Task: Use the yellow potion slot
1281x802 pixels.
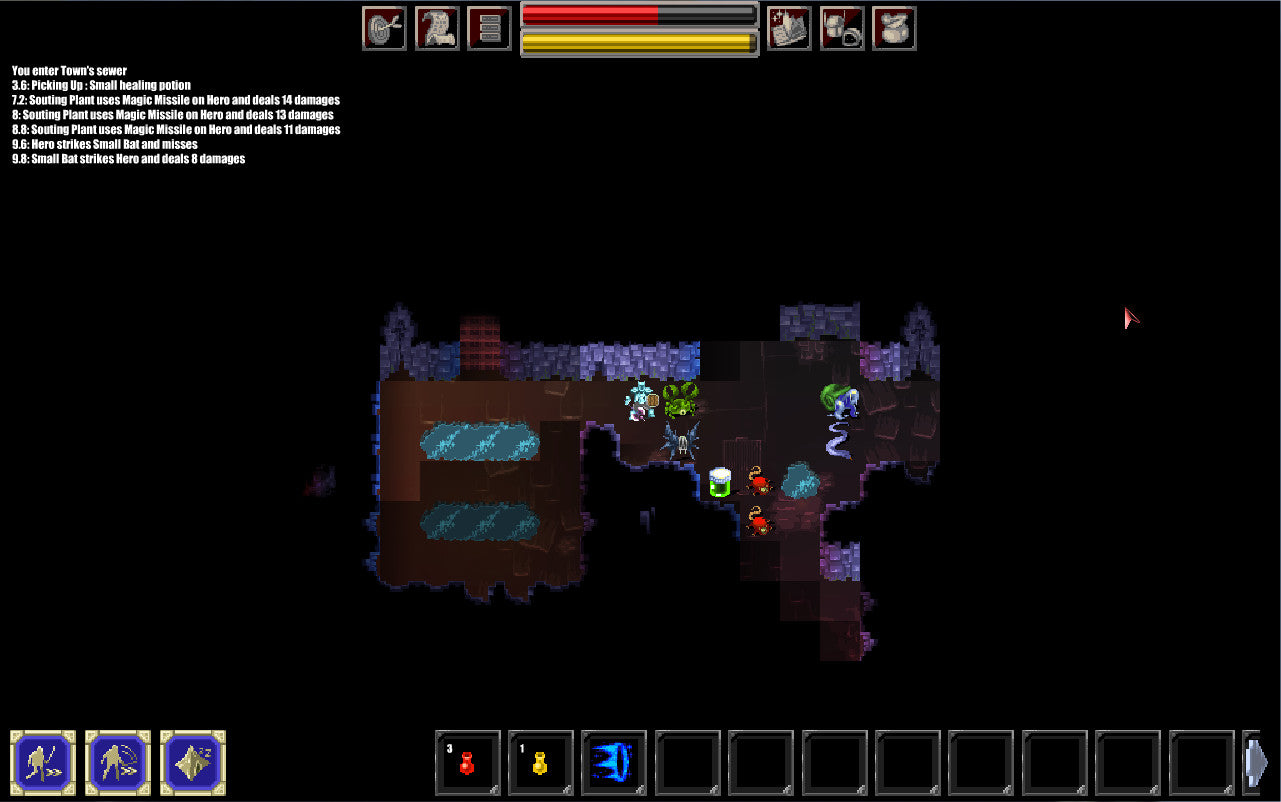Action: click(x=541, y=763)
